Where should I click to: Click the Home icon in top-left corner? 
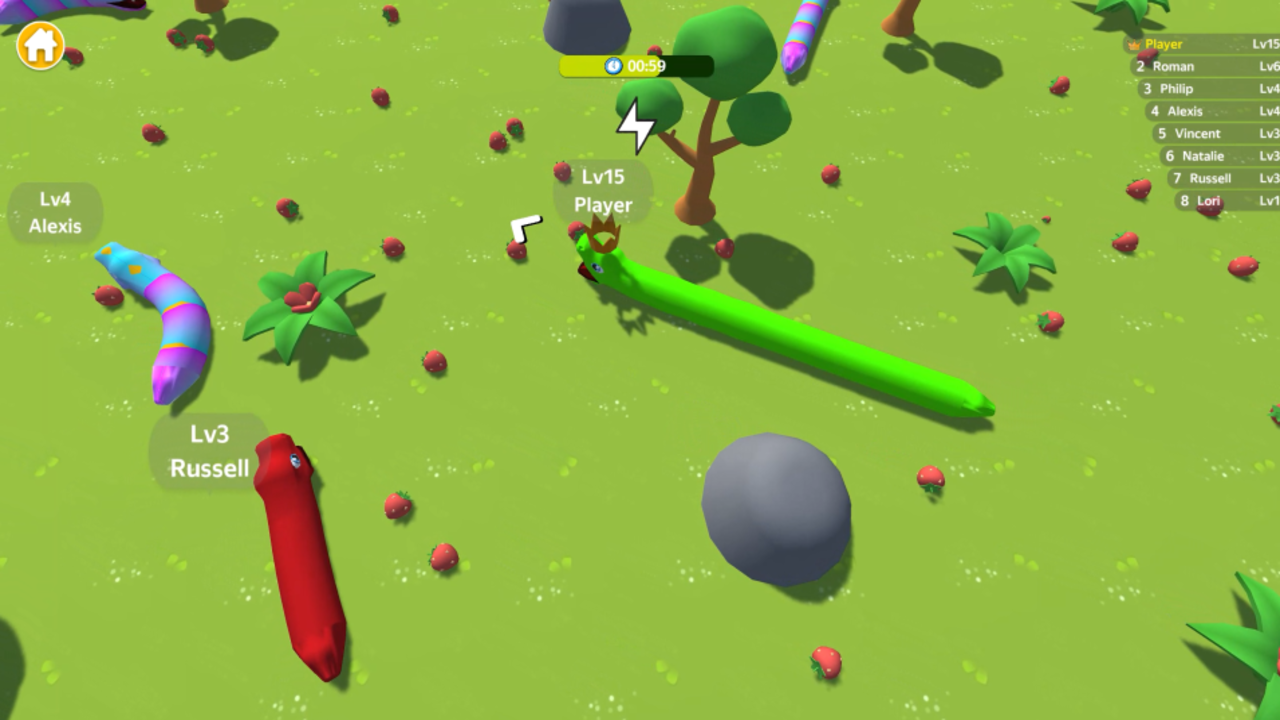click(x=38, y=46)
